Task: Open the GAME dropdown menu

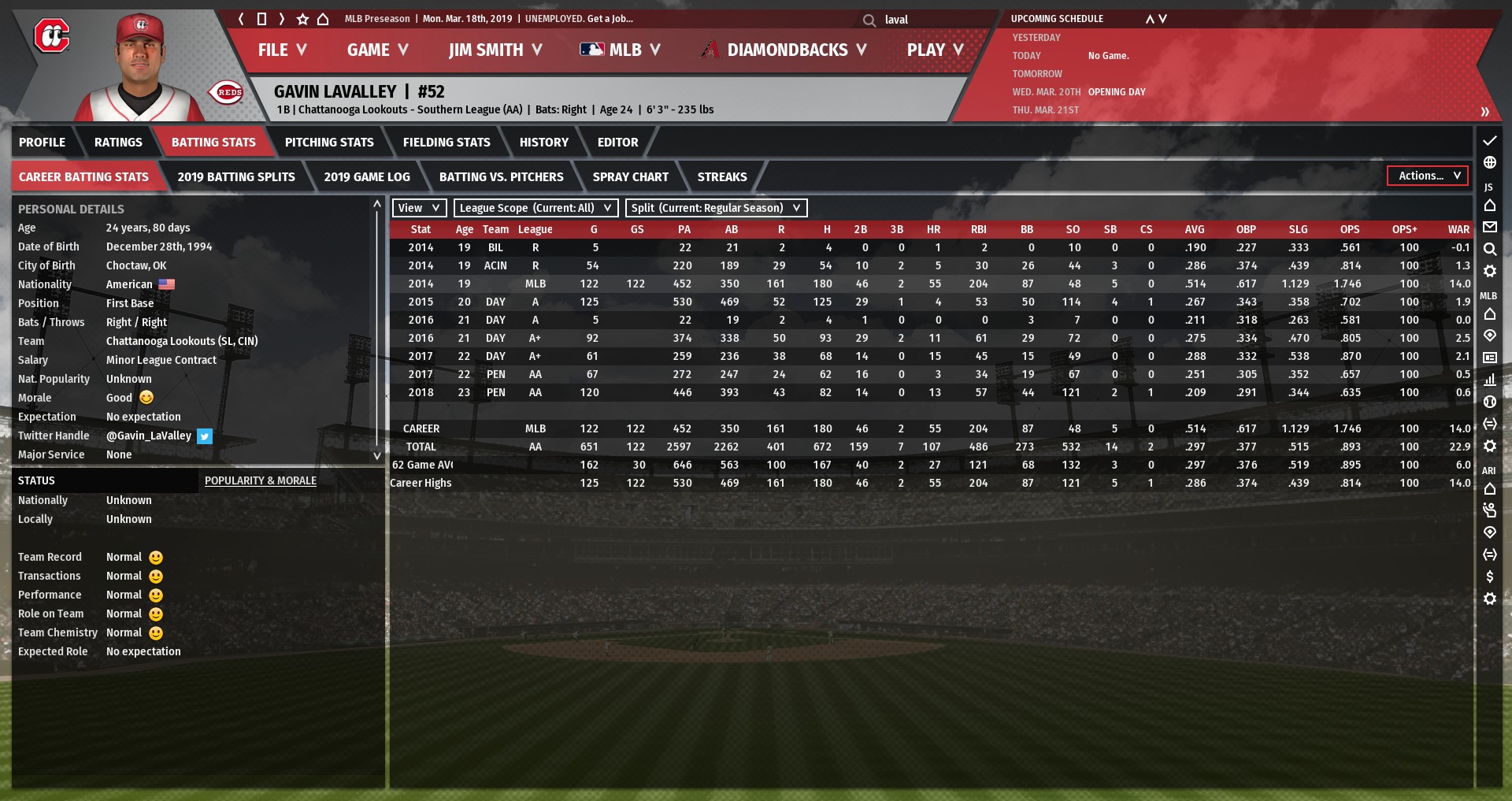Action: (377, 50)
